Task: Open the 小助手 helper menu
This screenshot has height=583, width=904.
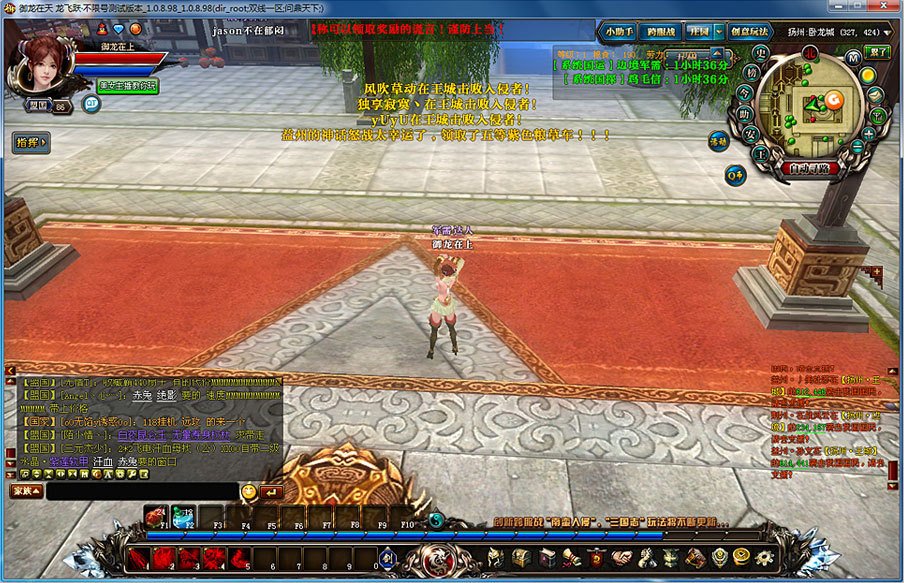Action: tap(619, 31)
